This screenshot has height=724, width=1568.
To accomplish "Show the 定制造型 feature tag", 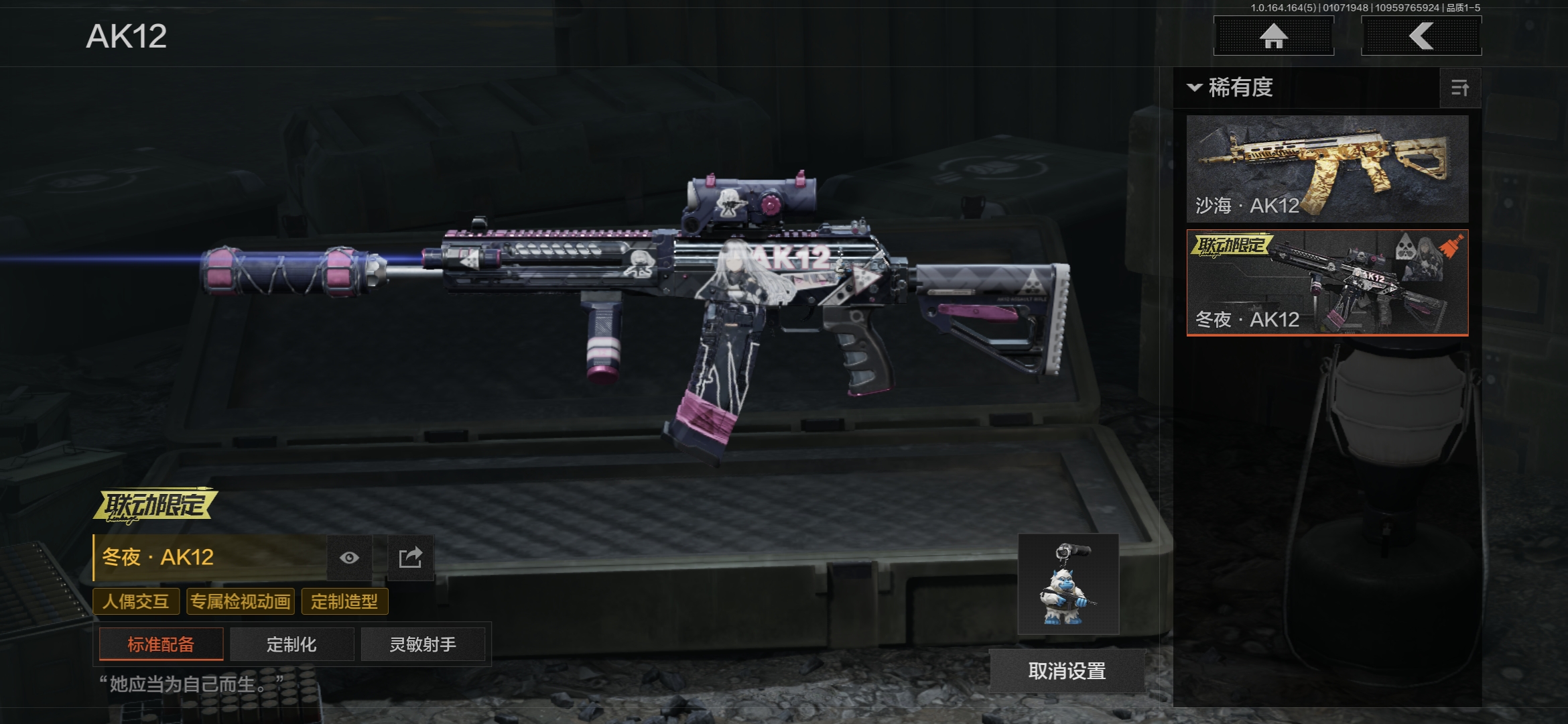I will (x=344, y=601).
